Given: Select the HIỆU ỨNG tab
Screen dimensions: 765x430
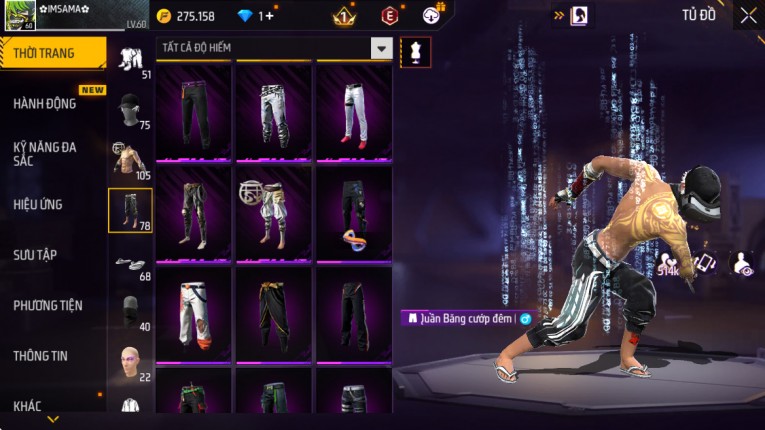Looking at the screenshot, I should coord(38,204).
